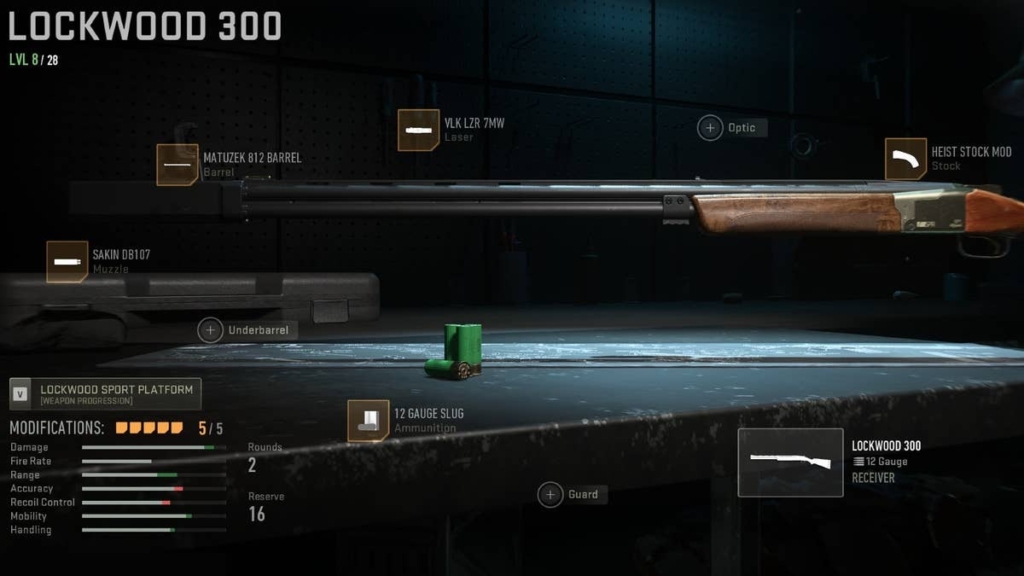The image size is (1024, 576).
Task: Open the VLK LZR 7MW laser slot
Action: (419, 130)
